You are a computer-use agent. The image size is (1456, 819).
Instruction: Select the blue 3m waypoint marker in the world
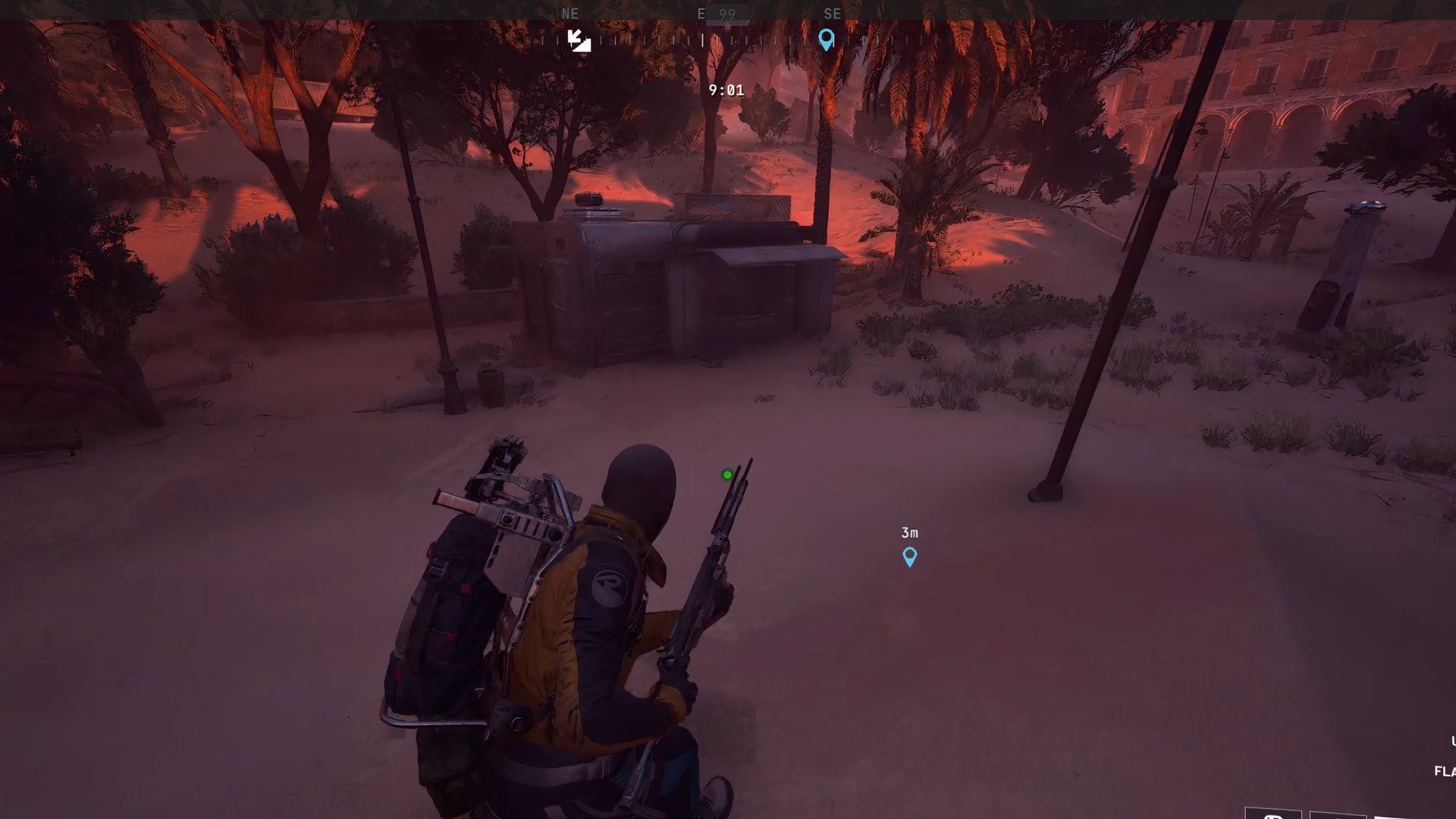pyautogui.click(x=908, y=556)
